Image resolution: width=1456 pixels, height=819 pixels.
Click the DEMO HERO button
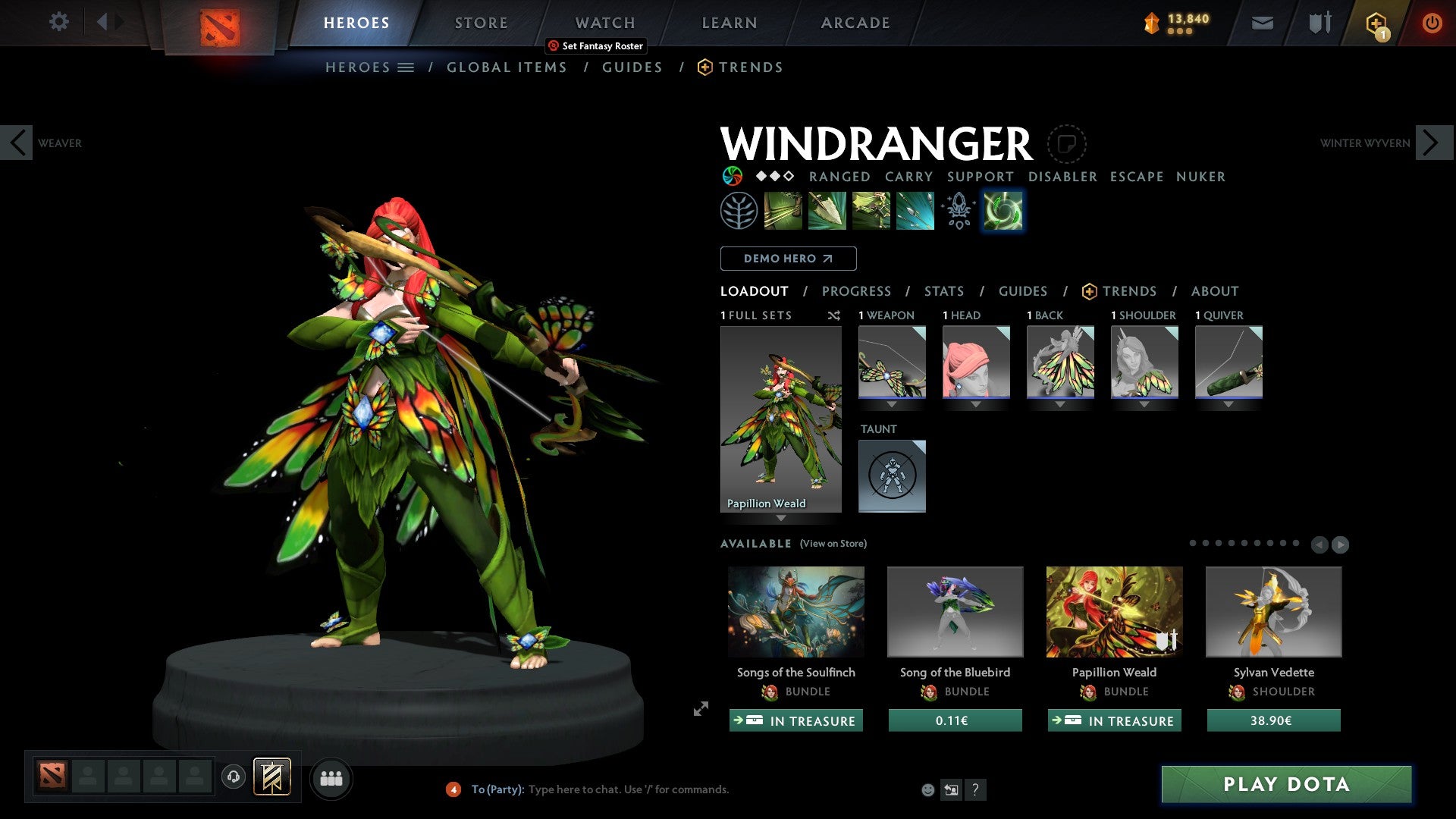click(x=788, y=258)
